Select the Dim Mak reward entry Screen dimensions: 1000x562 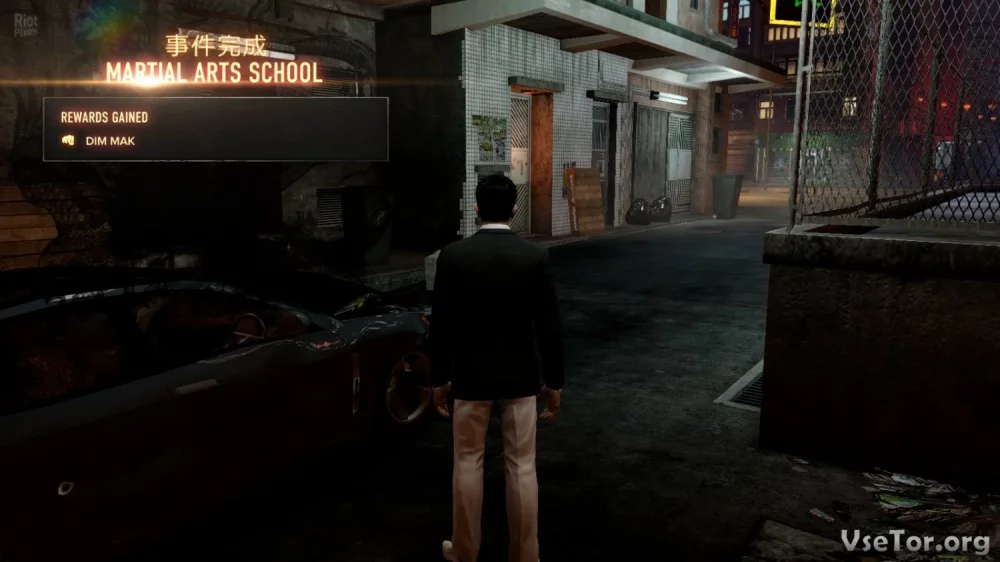click(110, 141)
